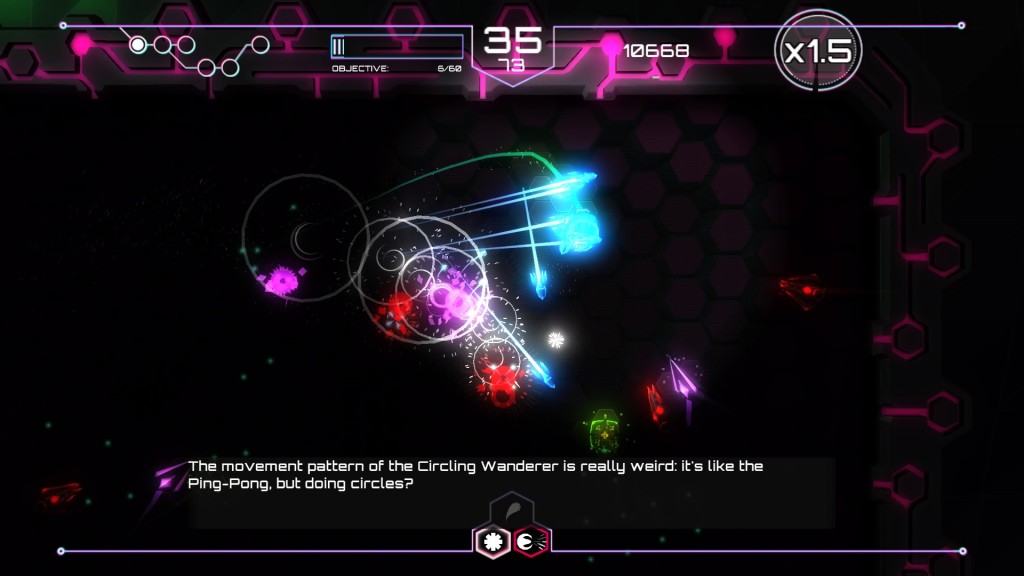
Task: Select the white starburst ability hexagon
Action: [492, 541]
